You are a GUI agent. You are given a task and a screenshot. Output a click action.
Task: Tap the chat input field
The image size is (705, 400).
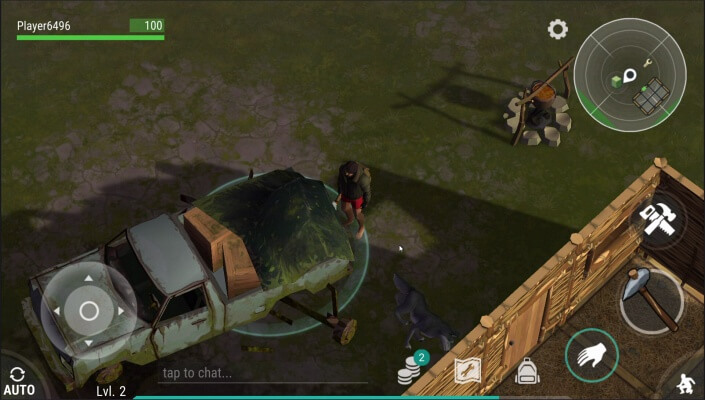tap(262, 373)
